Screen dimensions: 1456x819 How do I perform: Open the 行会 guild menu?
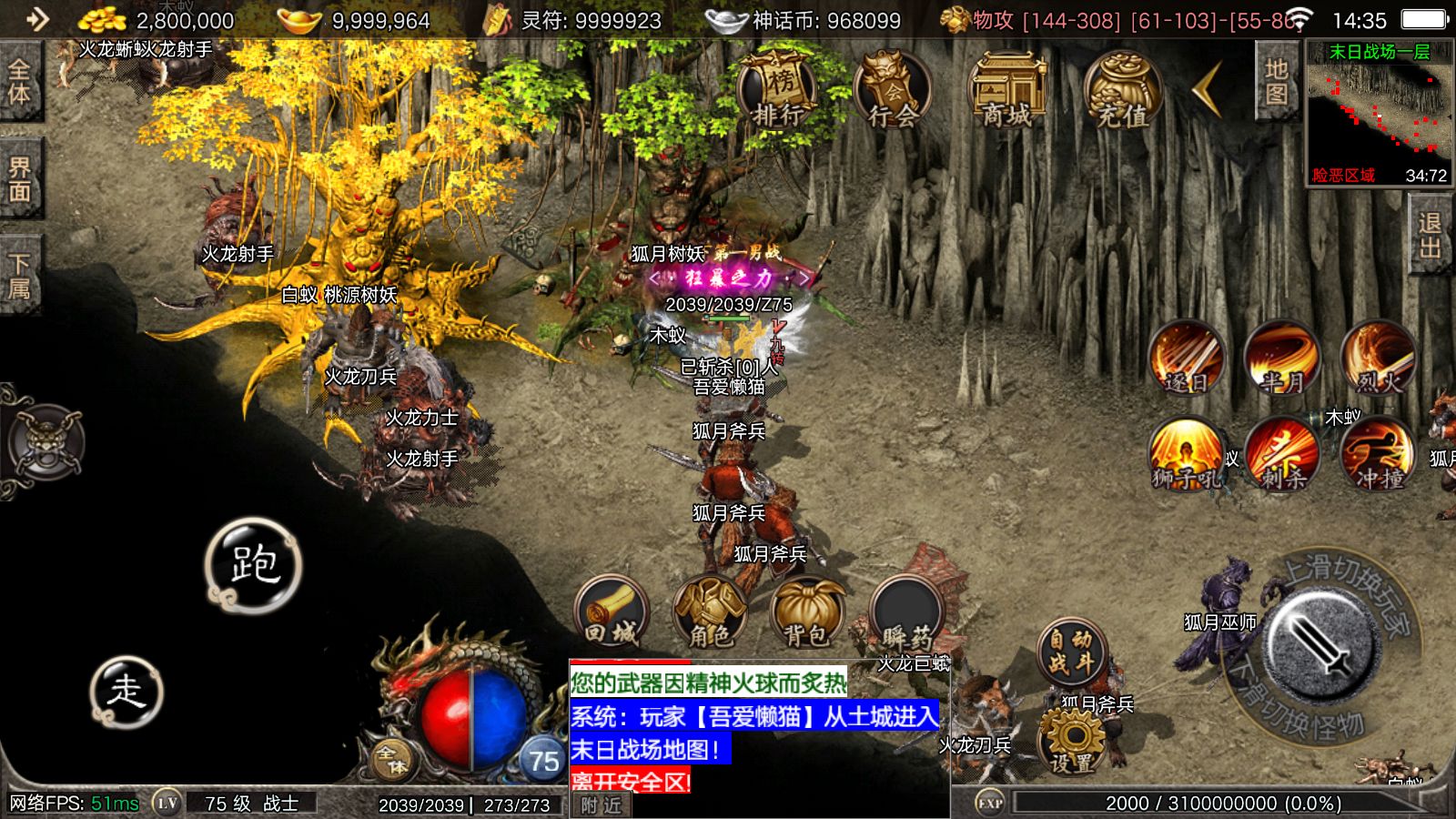tap(892, 91)
